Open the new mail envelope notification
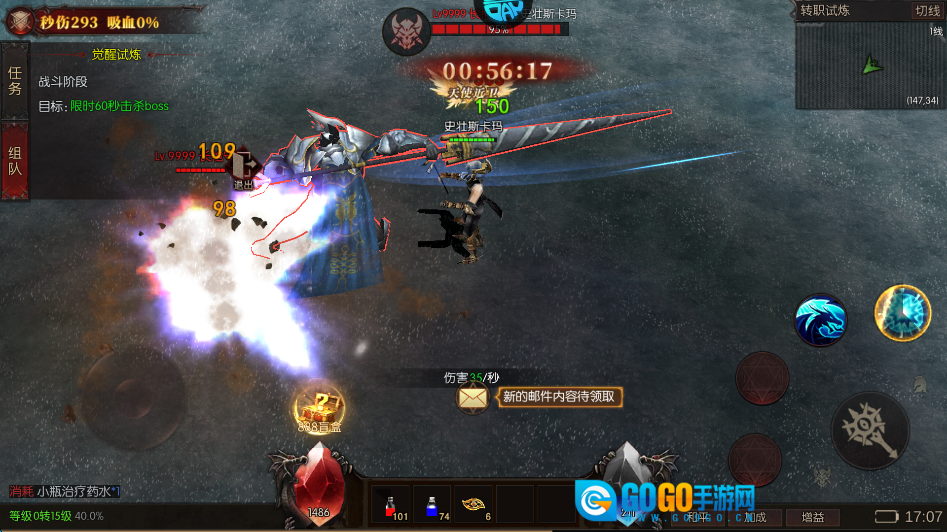Image resolution: width=947 pixels, height=532 pixels. tap(473, 397)
